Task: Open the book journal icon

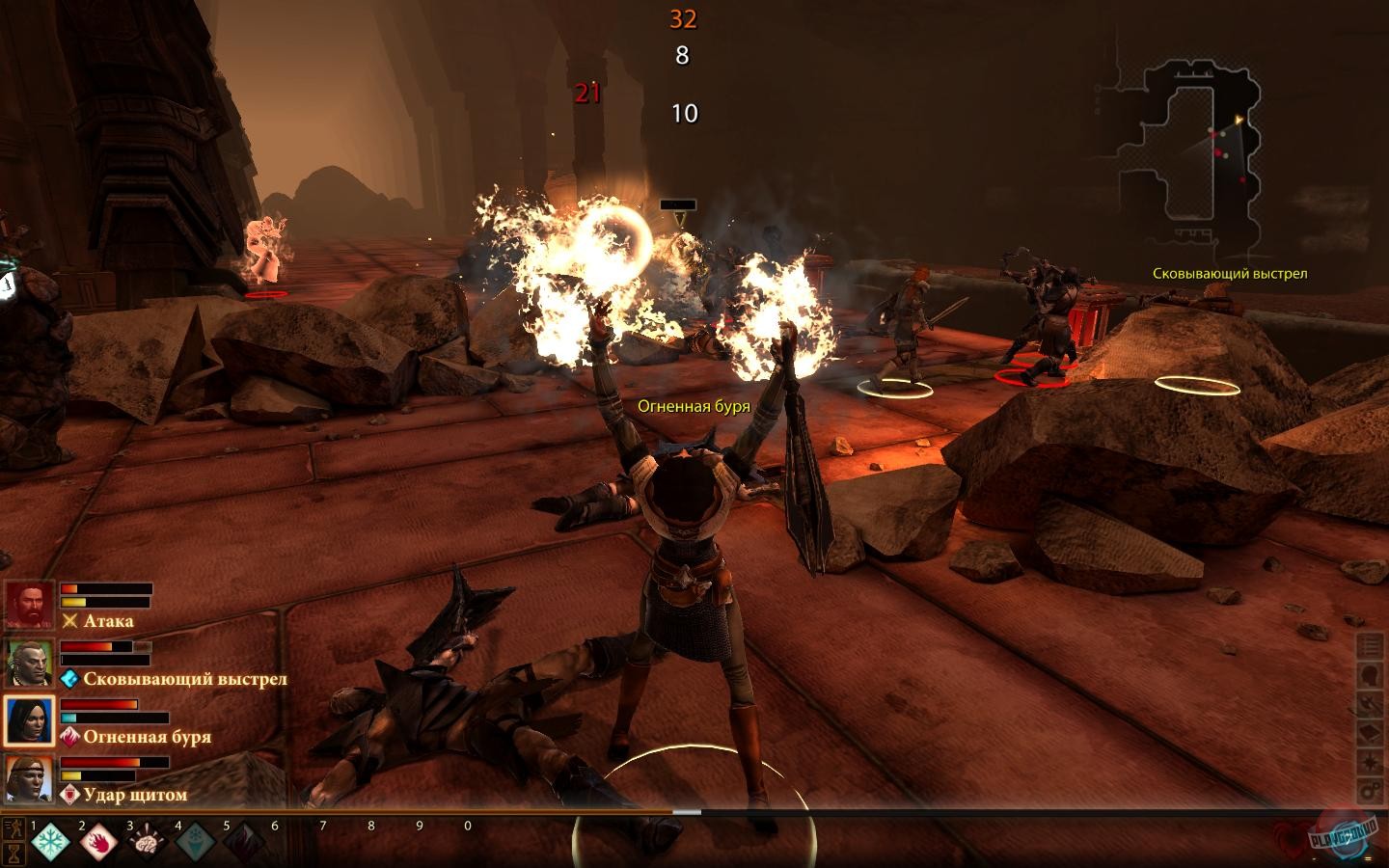Action: click(x=1371, y=733)
